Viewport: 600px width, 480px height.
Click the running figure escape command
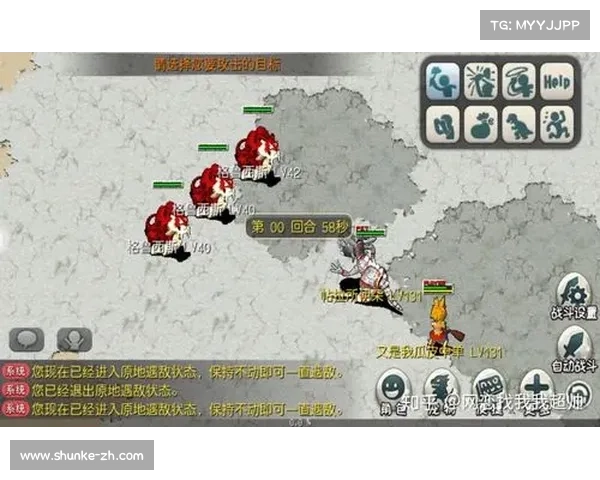558,124
